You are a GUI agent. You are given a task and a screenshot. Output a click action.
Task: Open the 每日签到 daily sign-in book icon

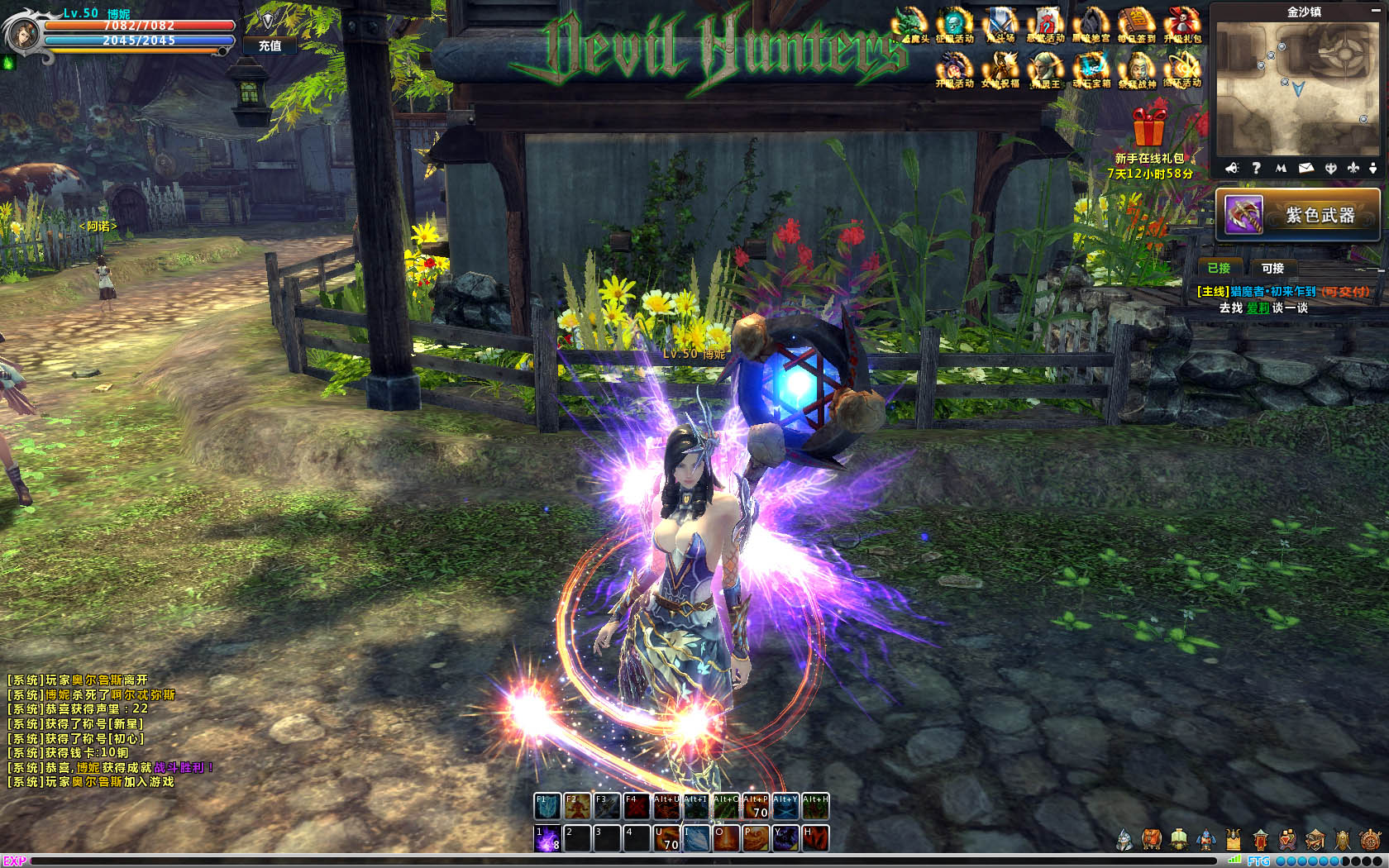point(1136,25)
